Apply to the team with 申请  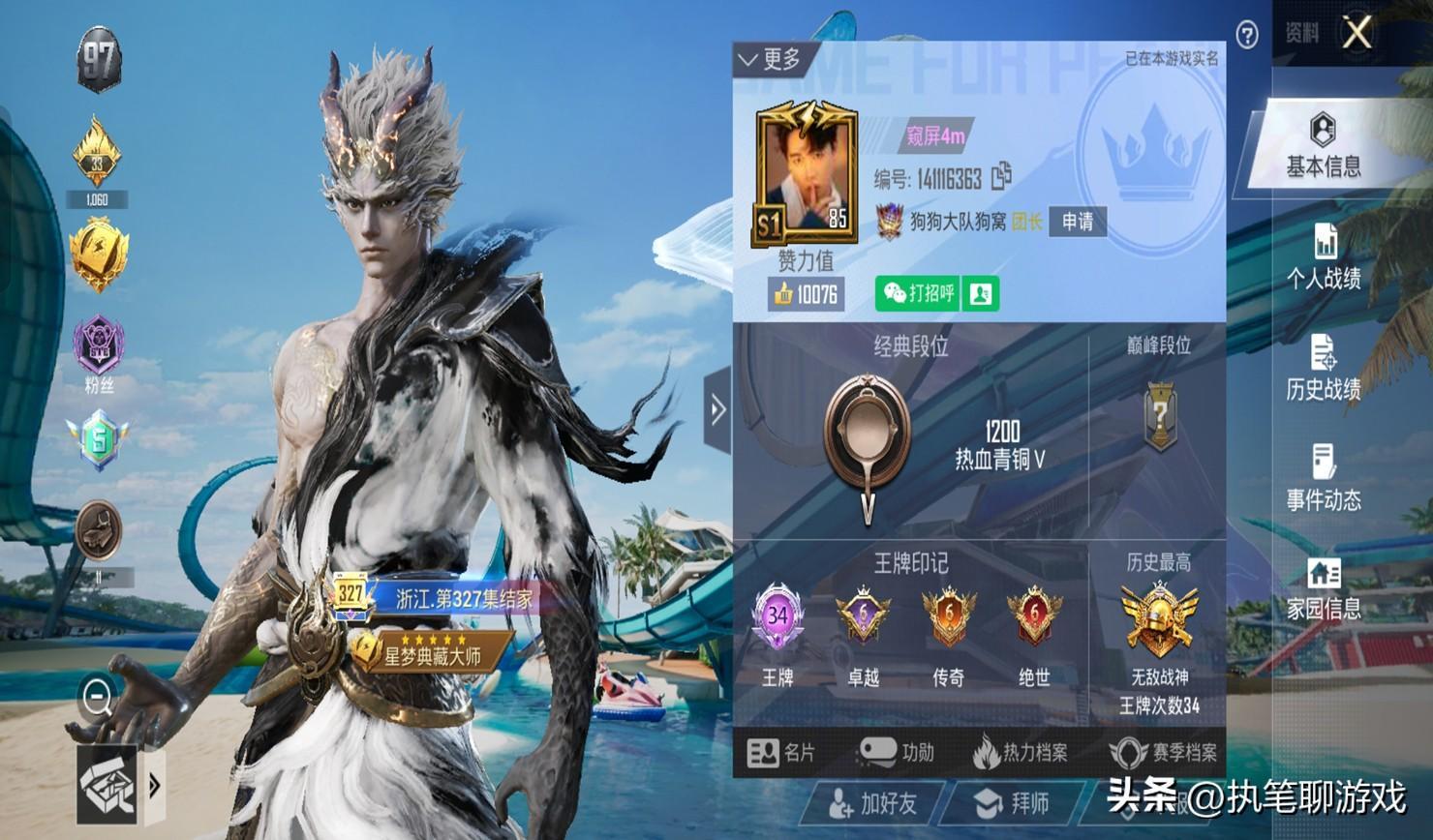pyautogui.click(x=1077, y=222)
